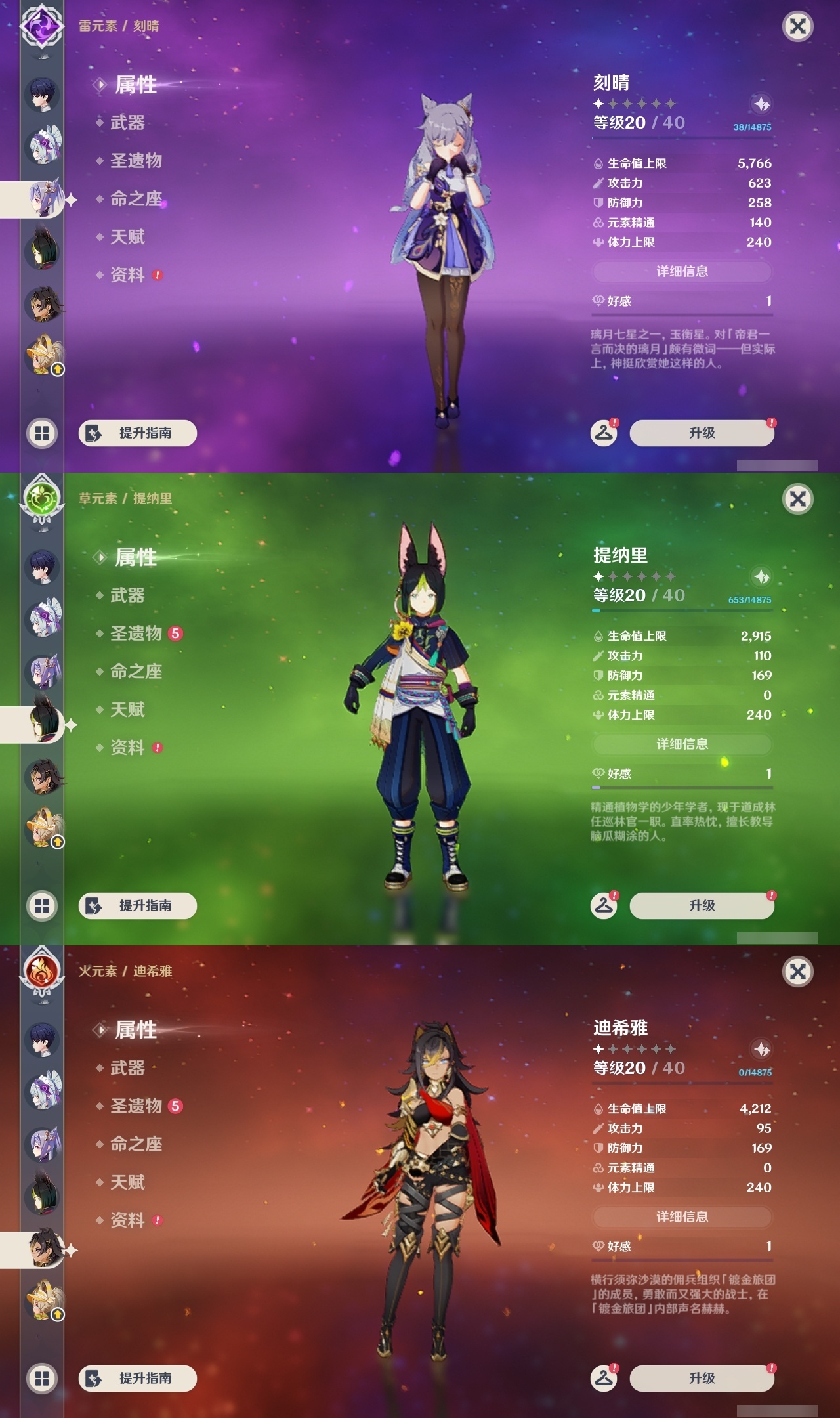Click 提升指南 at the bottom left

click(x=138, y=433)
